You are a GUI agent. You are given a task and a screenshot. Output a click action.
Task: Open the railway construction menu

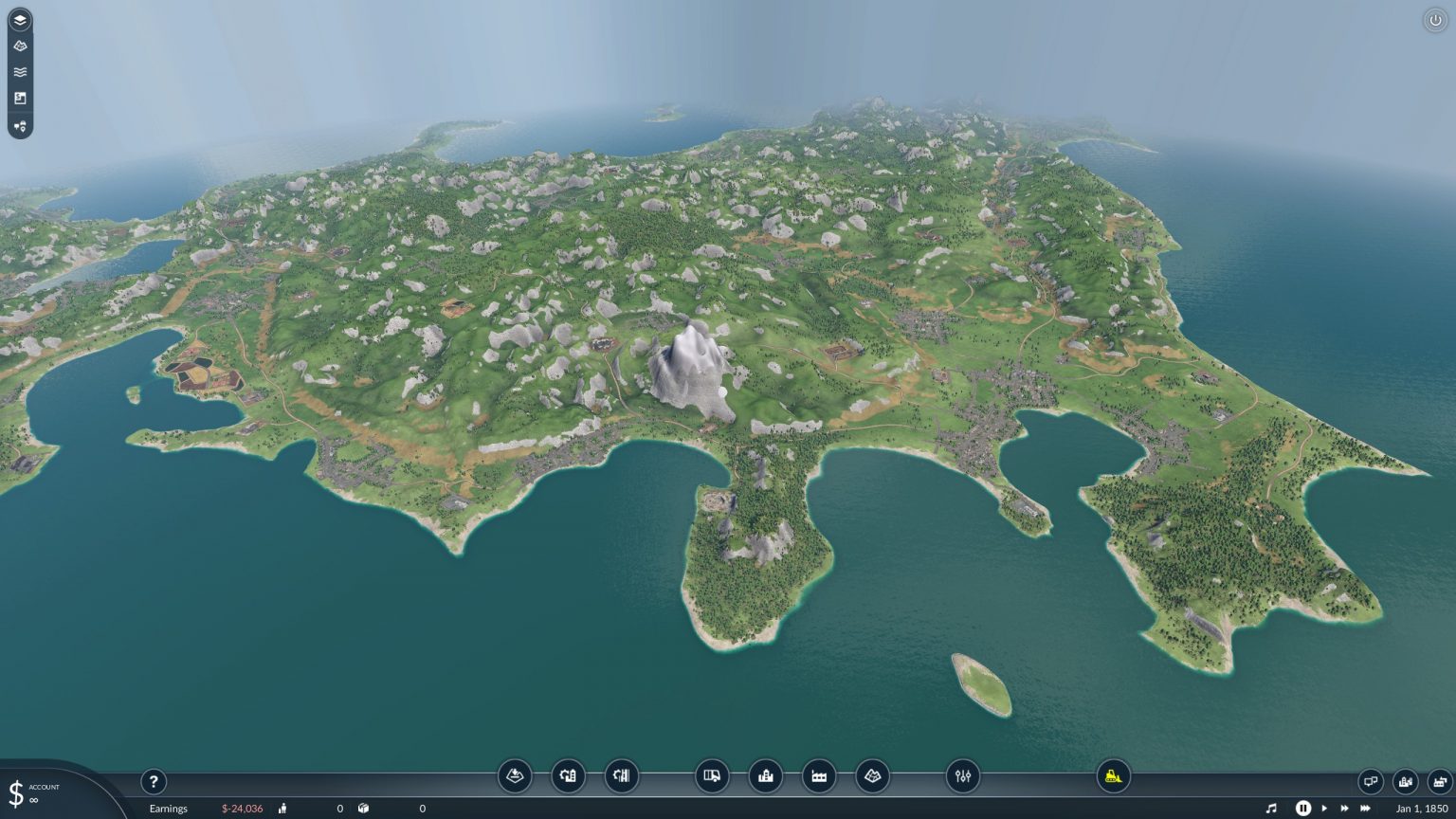pyautogui.click(x=623, y=776)
